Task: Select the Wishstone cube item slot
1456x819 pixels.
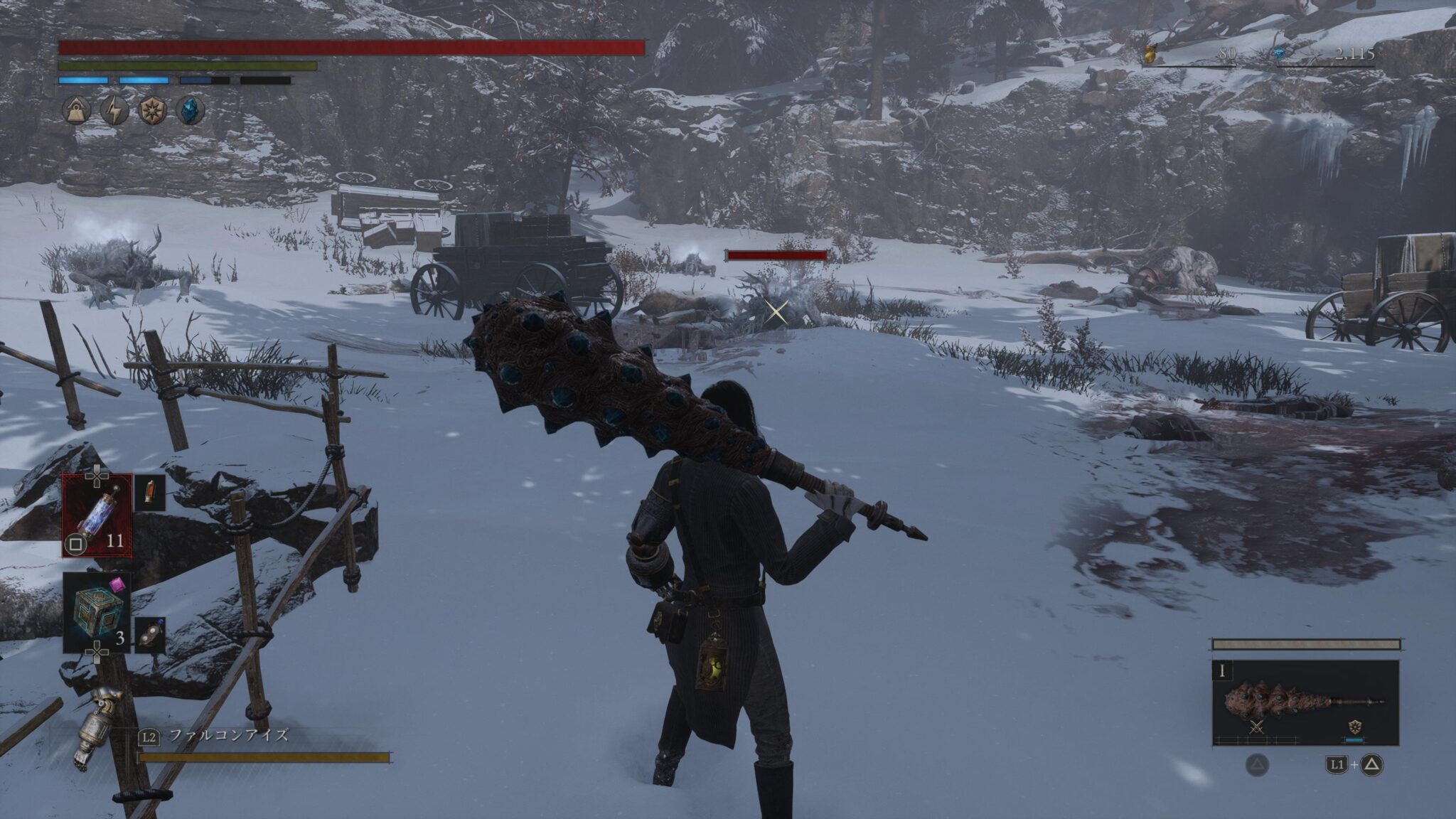Action: tap(97, 613)
